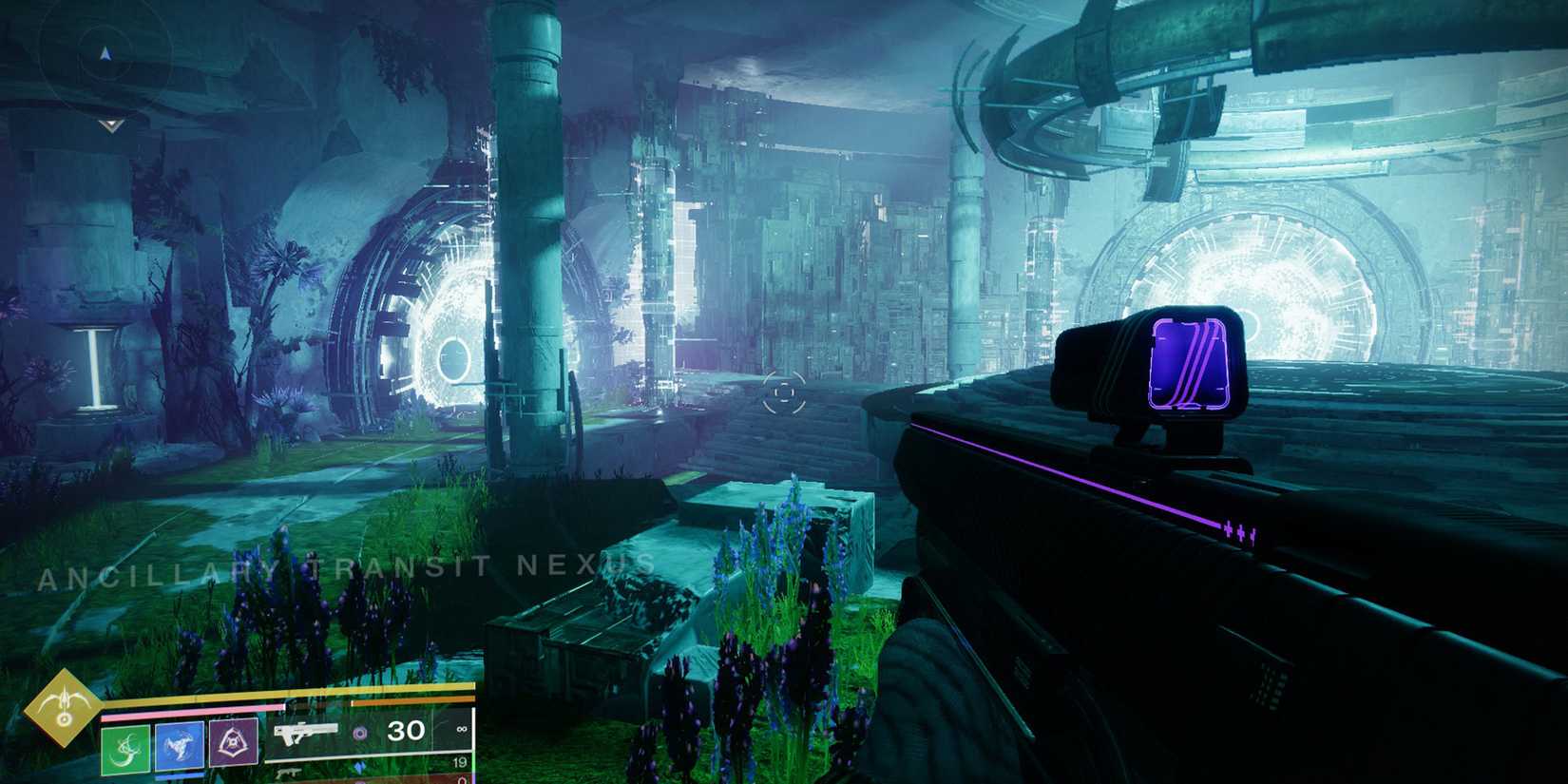Click the infinity ammo reserve symbol

click(462, 729)
